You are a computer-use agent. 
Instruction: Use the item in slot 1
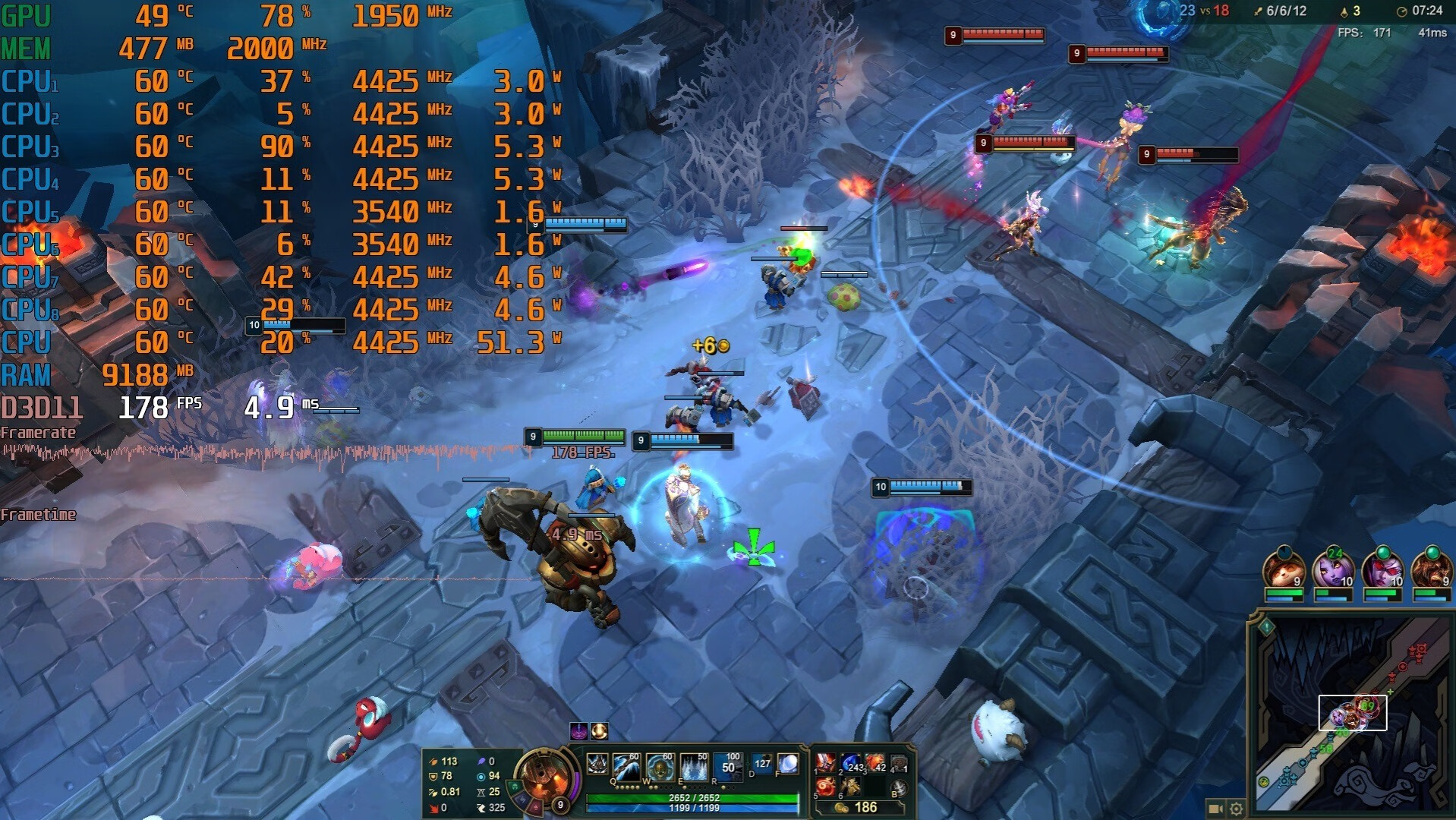pyautogui.click(x=825, y=762)
